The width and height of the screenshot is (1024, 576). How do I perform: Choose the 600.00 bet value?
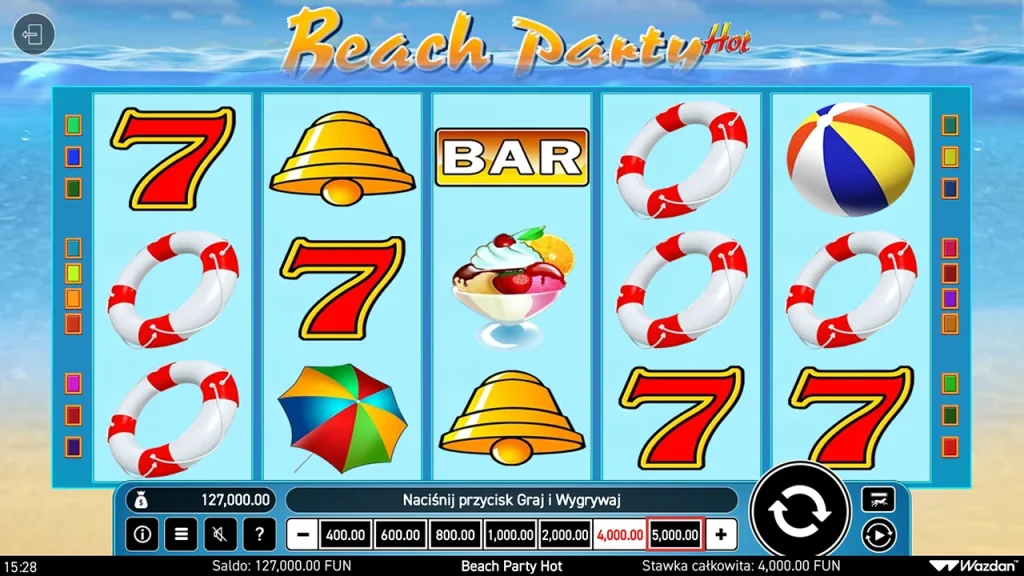coord(400,535)
